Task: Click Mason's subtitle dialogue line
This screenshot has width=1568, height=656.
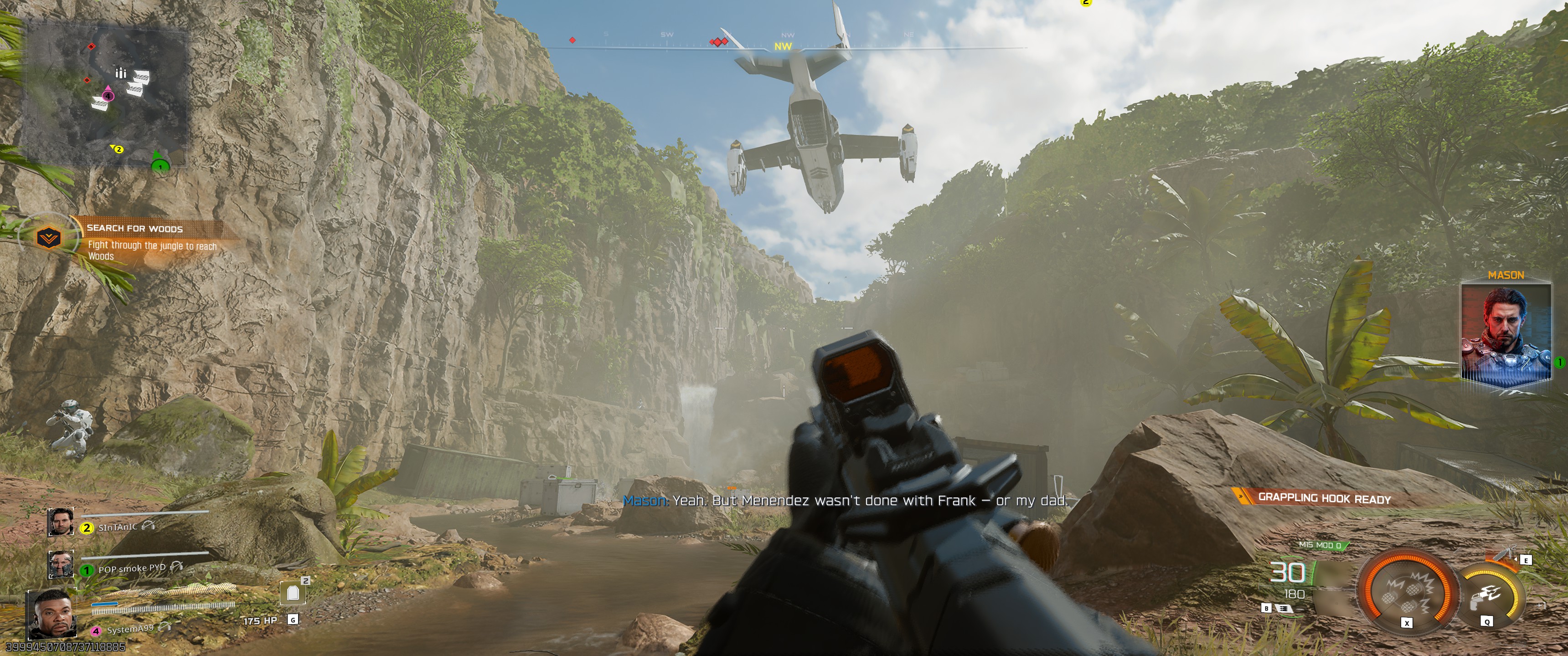Action: [846, 501]
